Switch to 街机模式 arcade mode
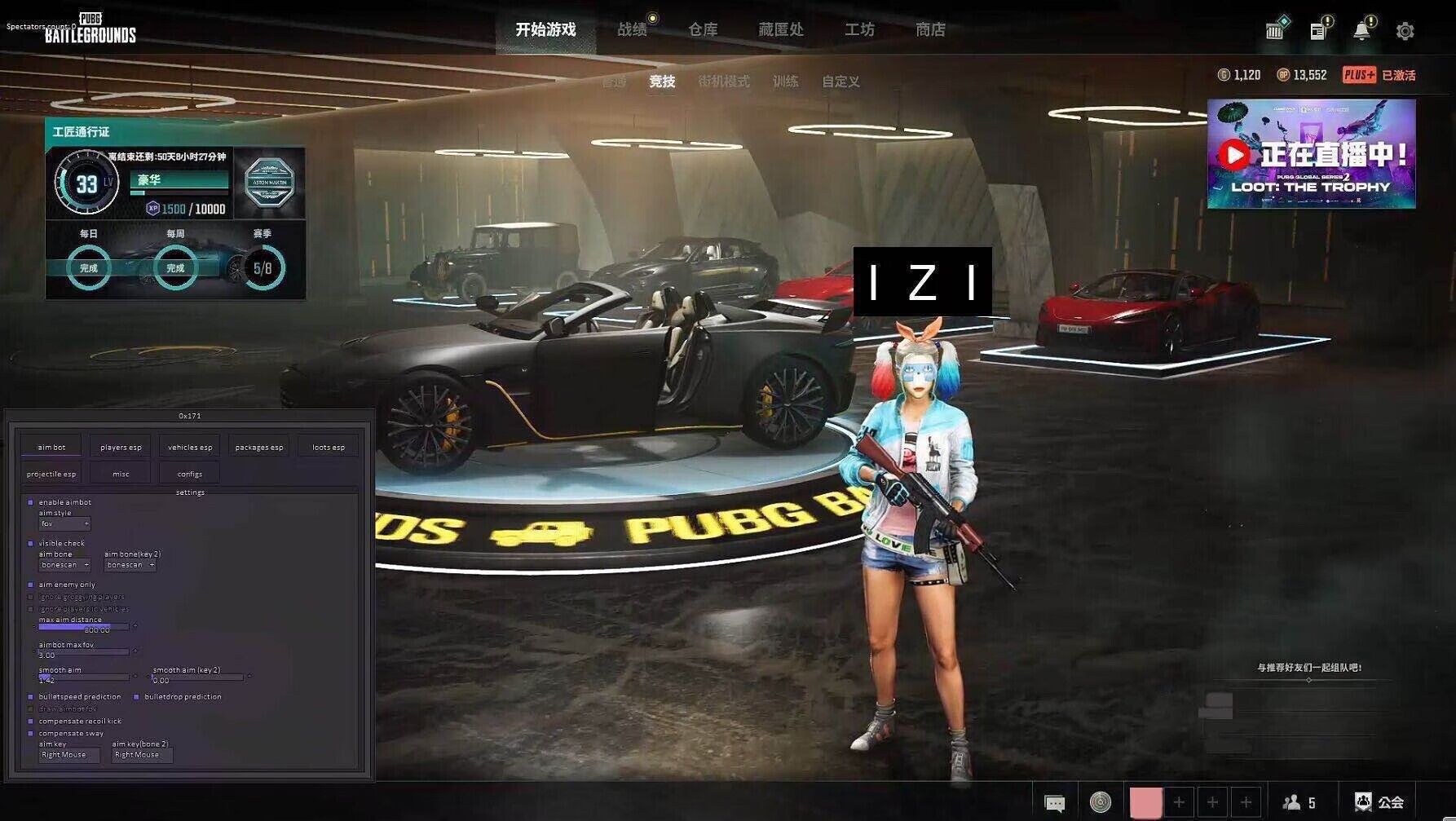This screenshot has width=1456, height=821. pyautogui.click(x=723, y=82)
